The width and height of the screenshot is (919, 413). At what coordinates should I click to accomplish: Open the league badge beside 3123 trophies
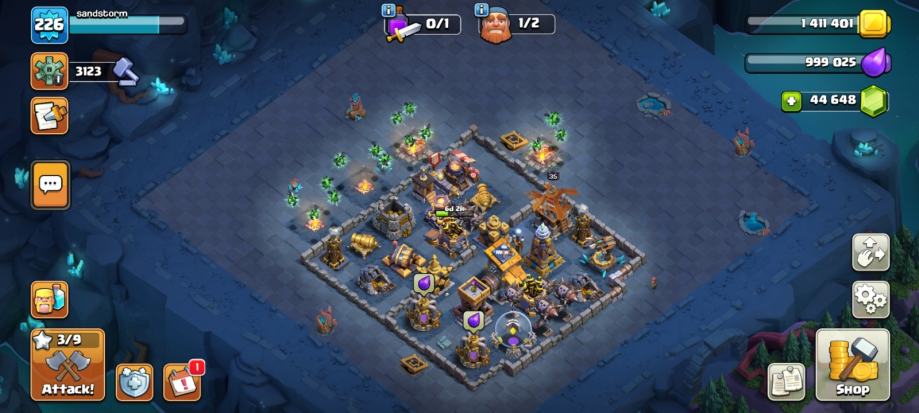point(49,72)
